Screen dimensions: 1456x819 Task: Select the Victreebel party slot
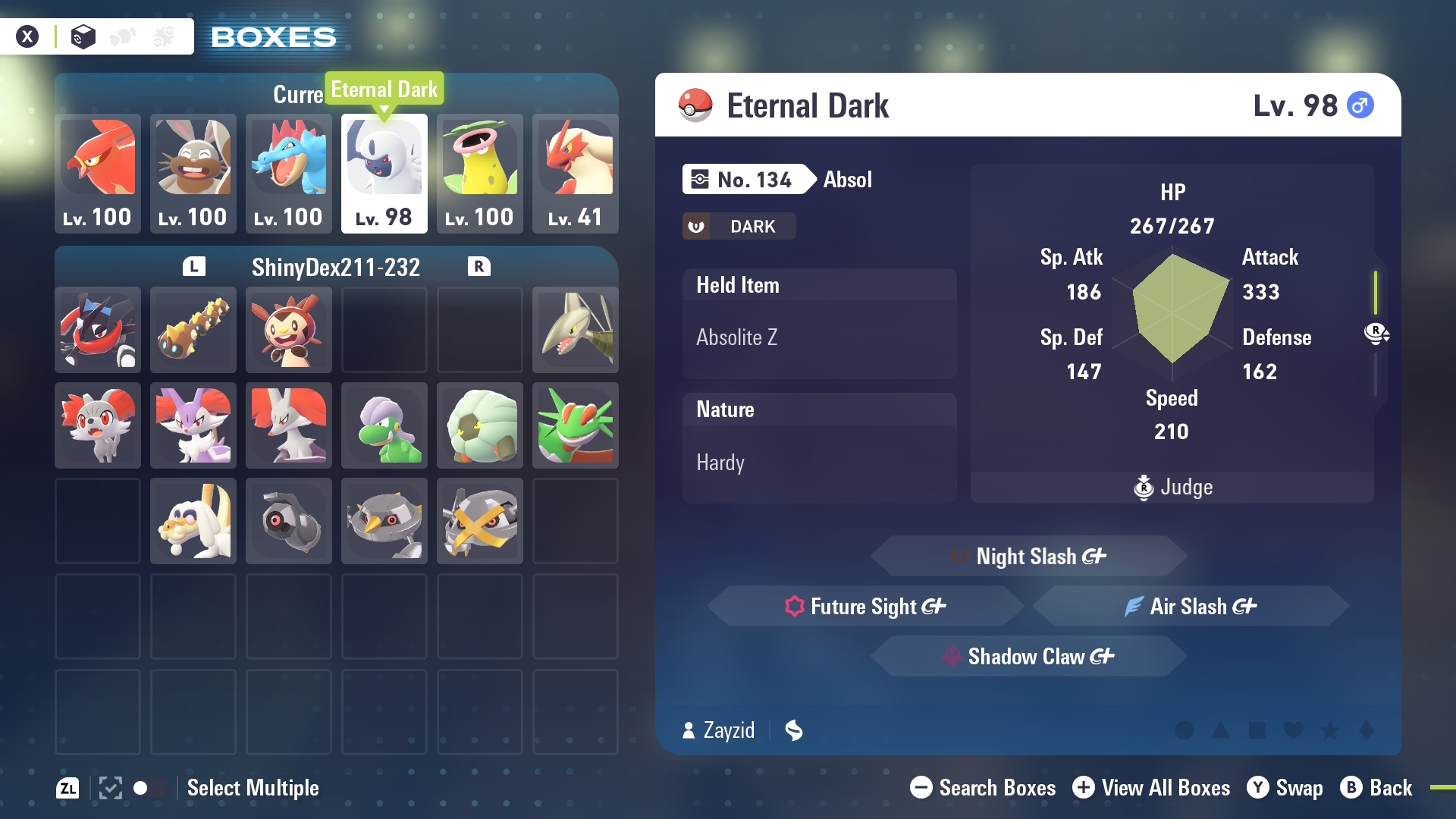(x=479, y=173)
